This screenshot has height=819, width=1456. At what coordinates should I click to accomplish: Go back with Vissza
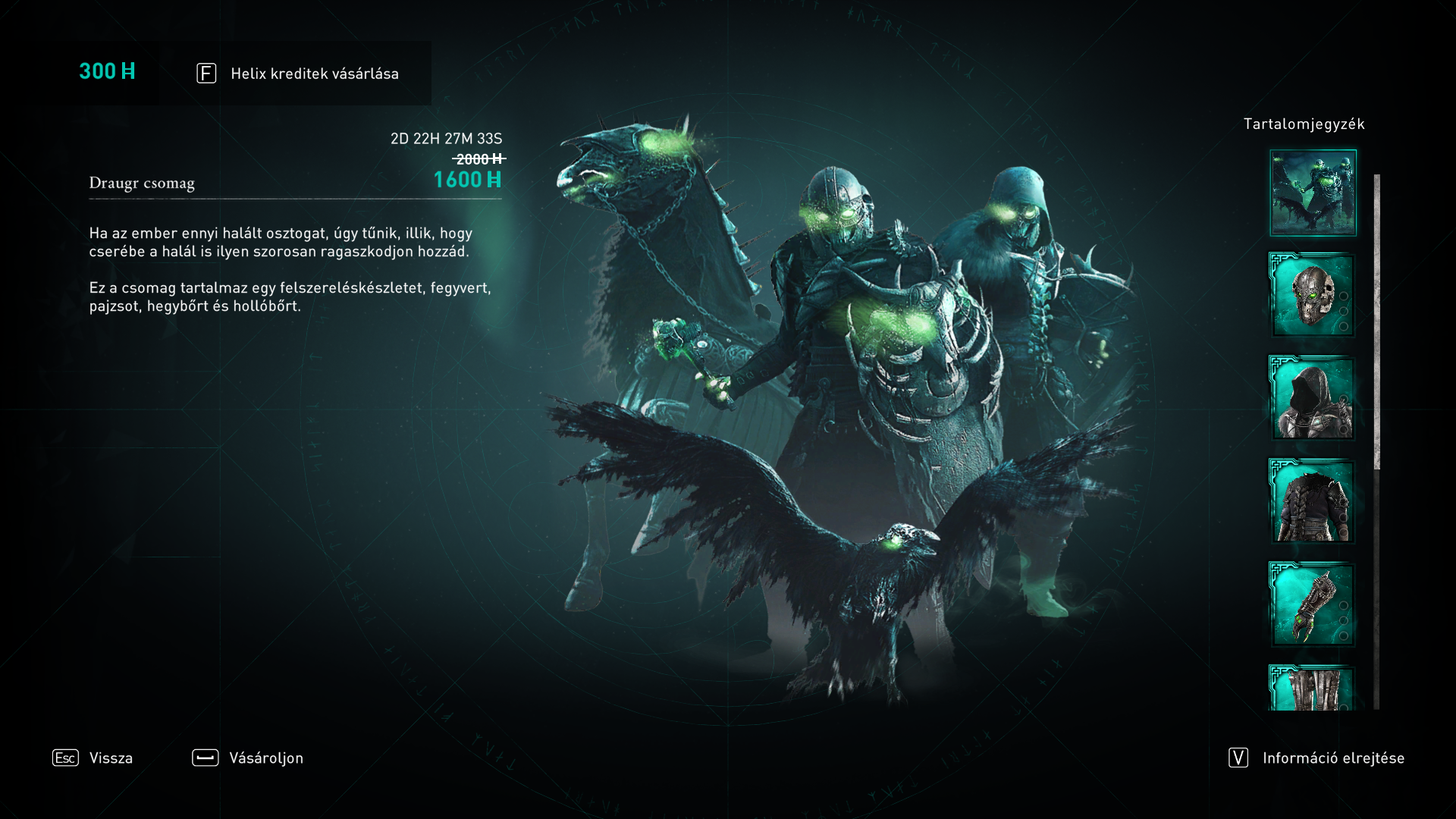(93, 758)
